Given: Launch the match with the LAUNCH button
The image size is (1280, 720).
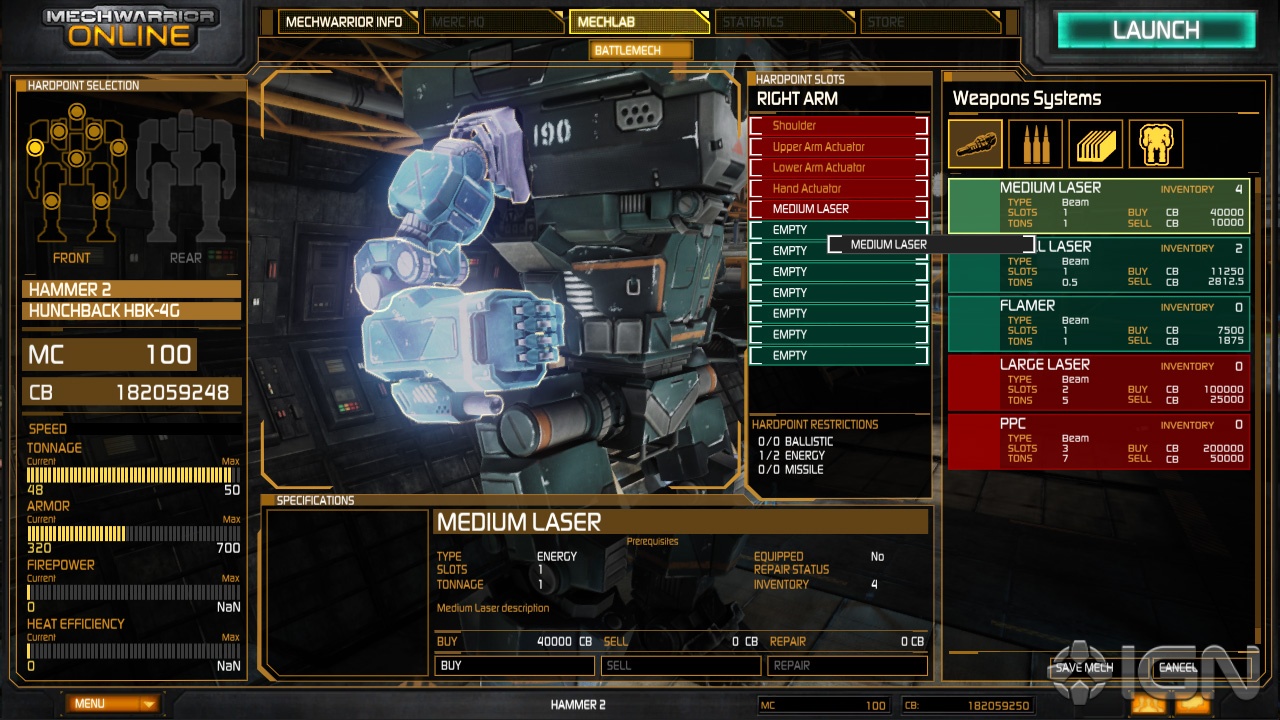Looking at the screenshot, I should (x=1156, y=30).
